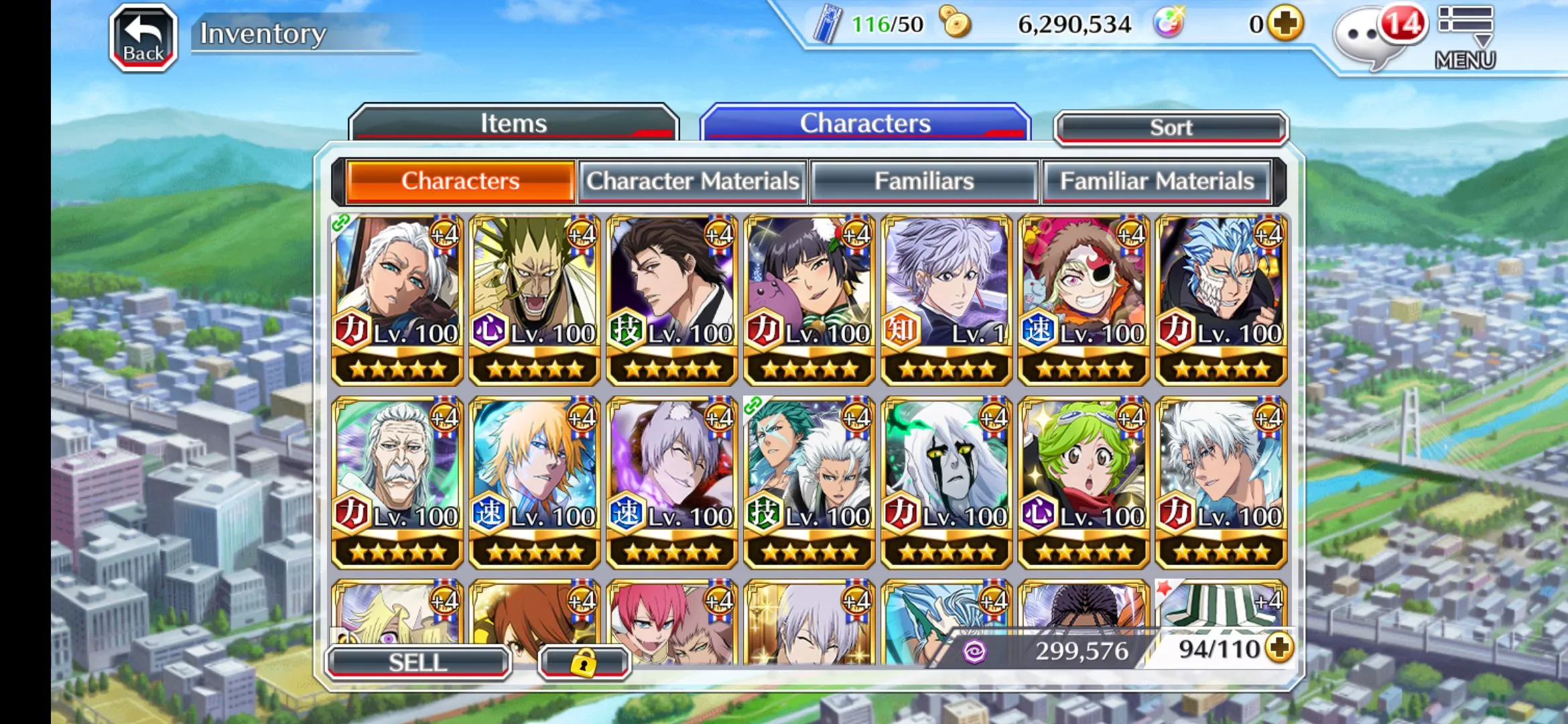1568x724 pixels.
Task: Select the Lv. 1 silver-haired character card
Action: click(x=946, y=299)
